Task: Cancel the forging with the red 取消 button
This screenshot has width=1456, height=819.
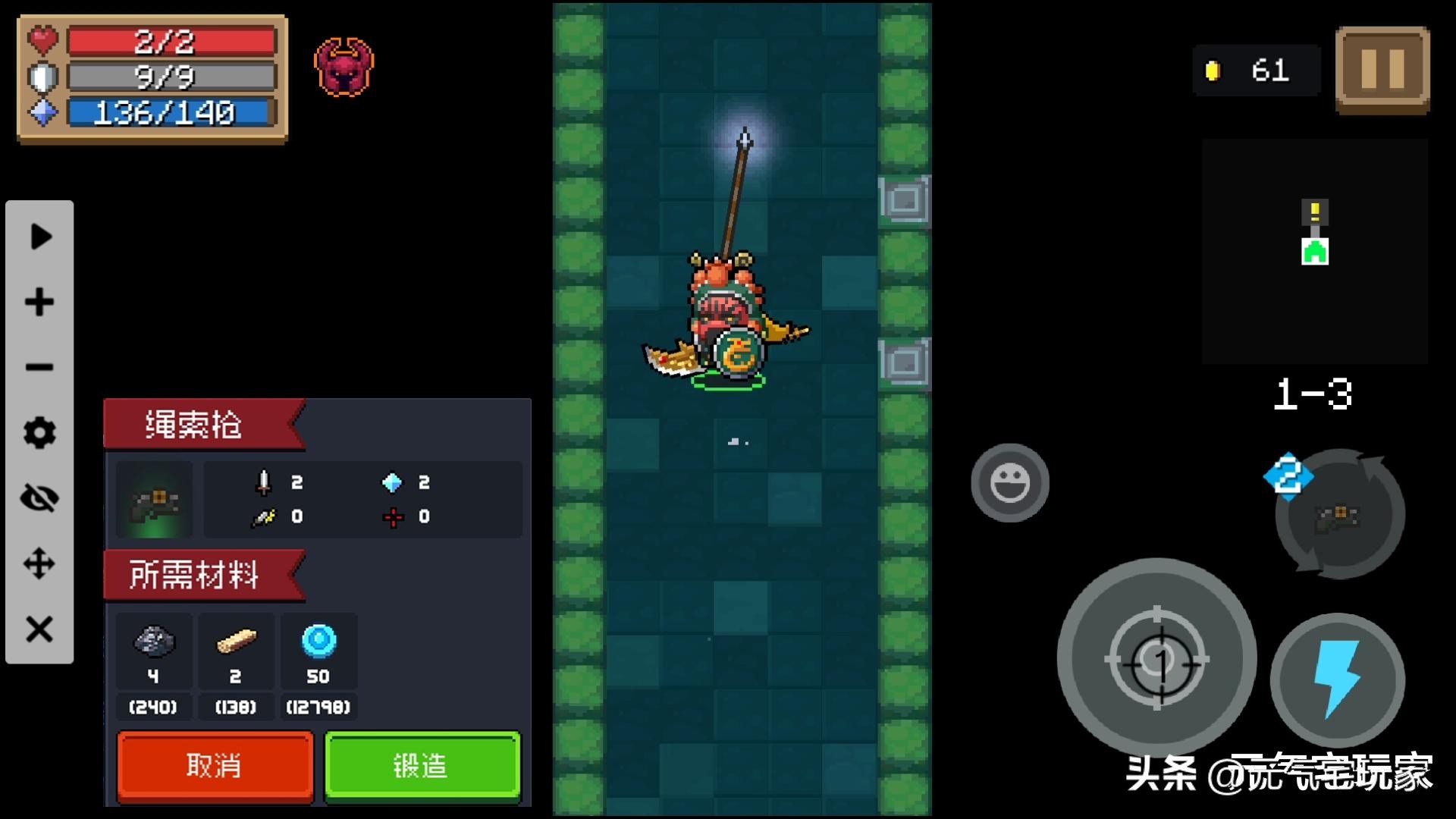Action: [x=215, y=765]
